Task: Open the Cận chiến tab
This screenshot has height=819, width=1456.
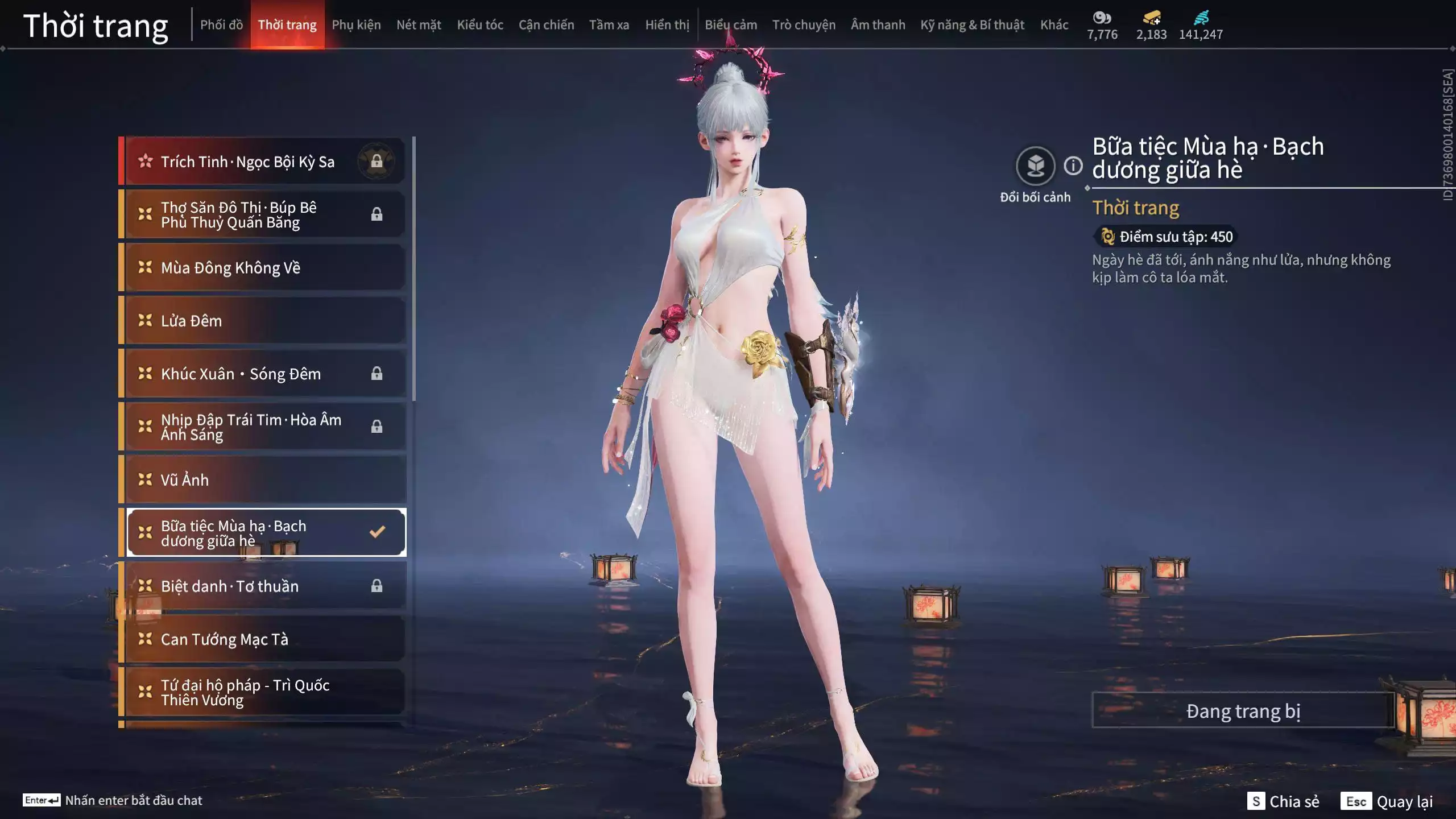Action: (x=546, y=25)
